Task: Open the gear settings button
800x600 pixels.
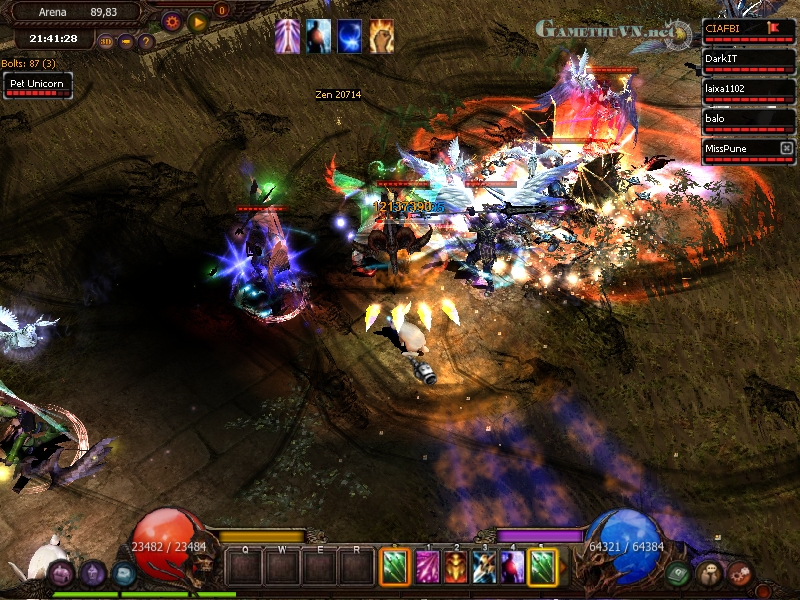Action: [172, 21]
